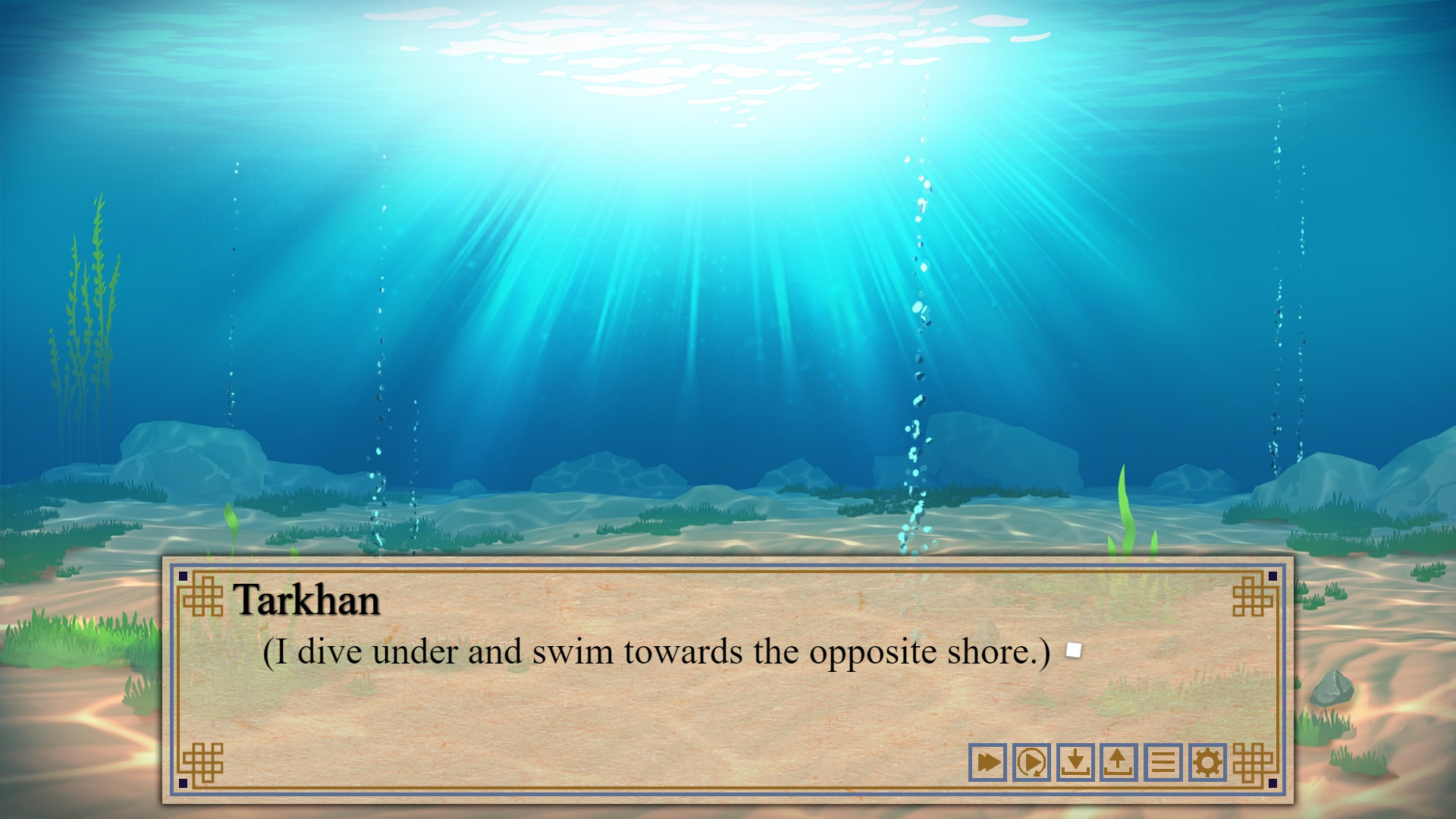Viewport: 1456px width, 819px height.
Task: Select the Skip fast-forward icon
Action: [987, 762]
